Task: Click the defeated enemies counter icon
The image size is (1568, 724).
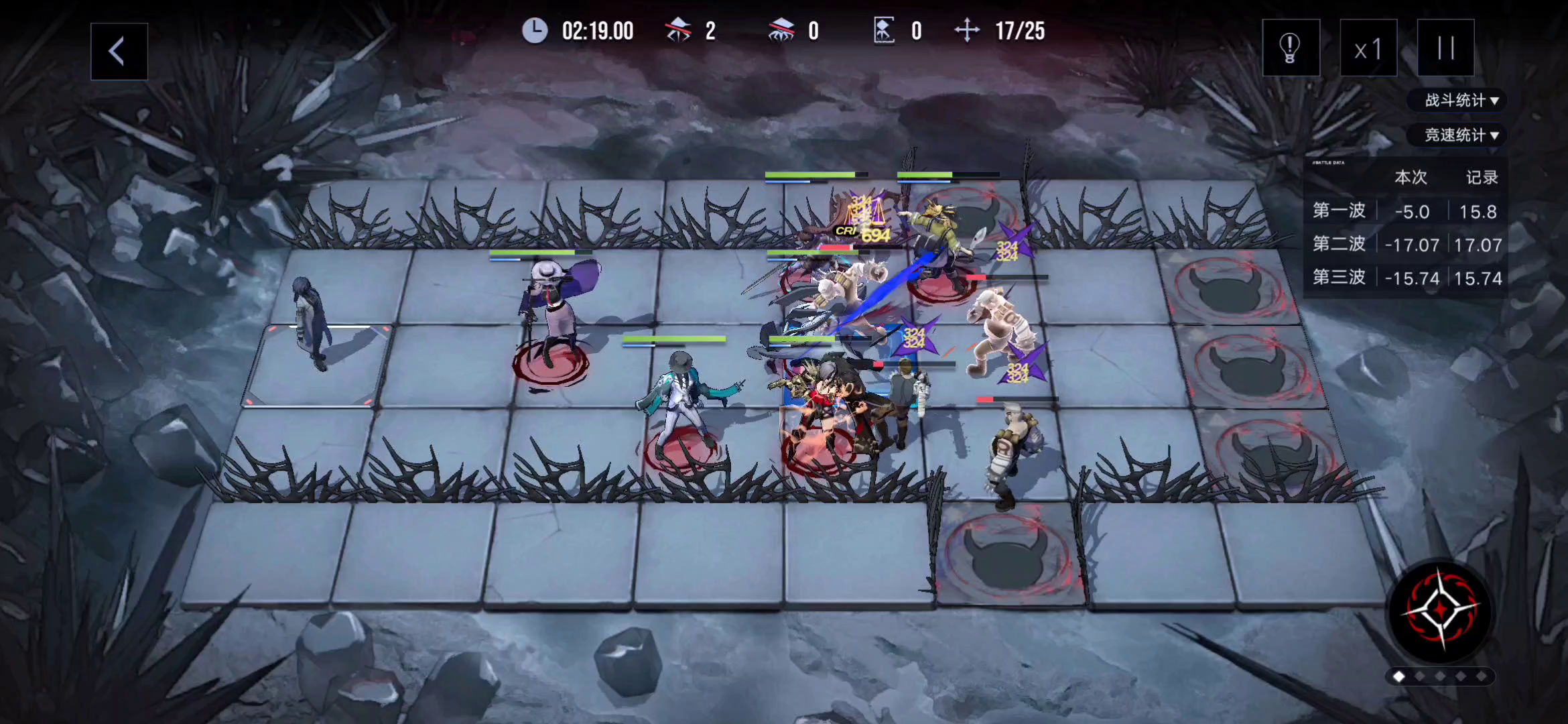Action: click(x=679, y=29)
